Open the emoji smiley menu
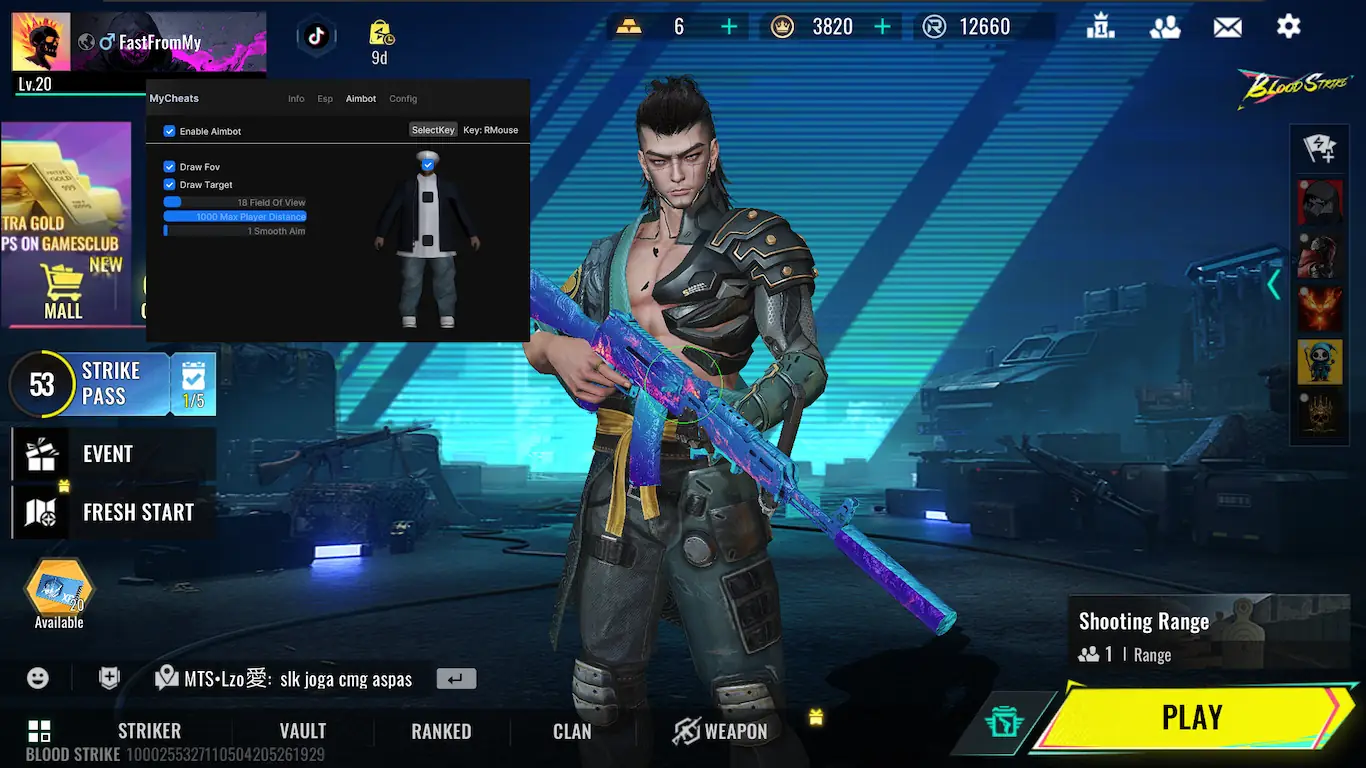1366x768 pixels. (x=38, y=678)
